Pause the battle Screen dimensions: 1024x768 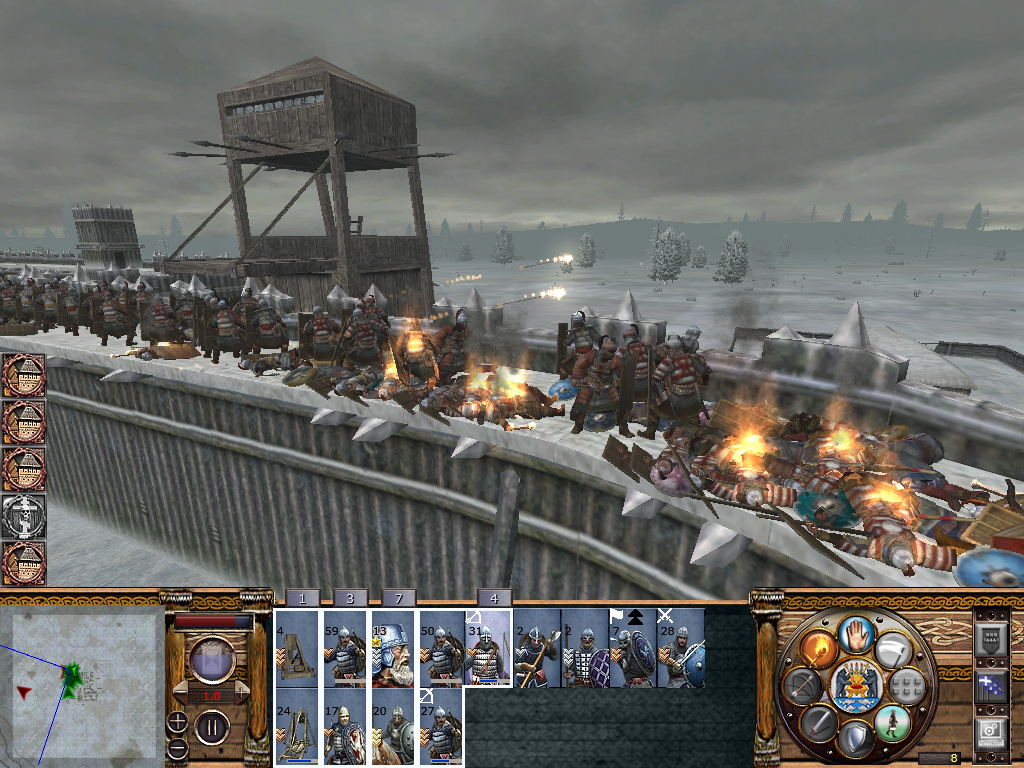click(211, 725)
